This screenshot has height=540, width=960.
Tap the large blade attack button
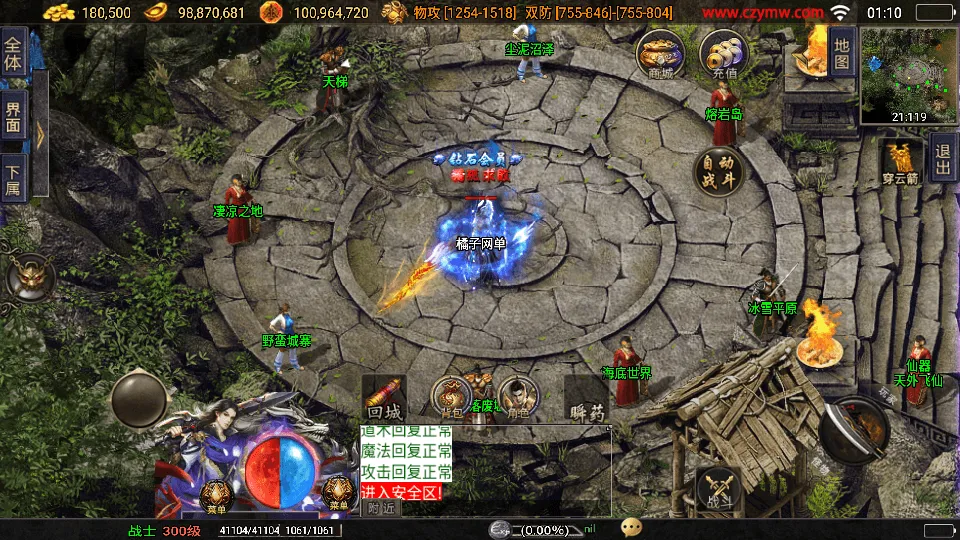(861, 427)
